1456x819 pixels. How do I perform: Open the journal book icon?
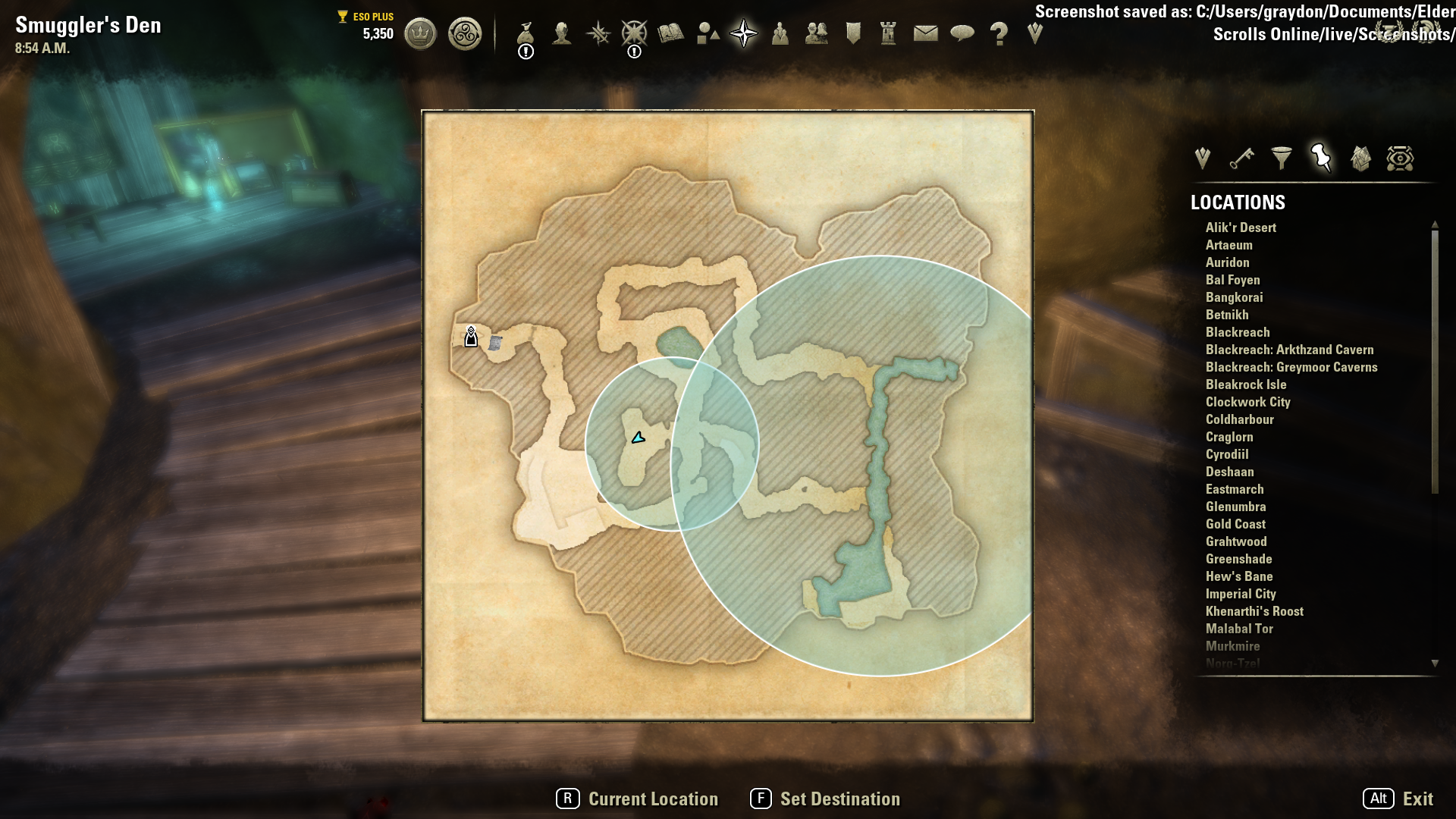click(671, 33)
